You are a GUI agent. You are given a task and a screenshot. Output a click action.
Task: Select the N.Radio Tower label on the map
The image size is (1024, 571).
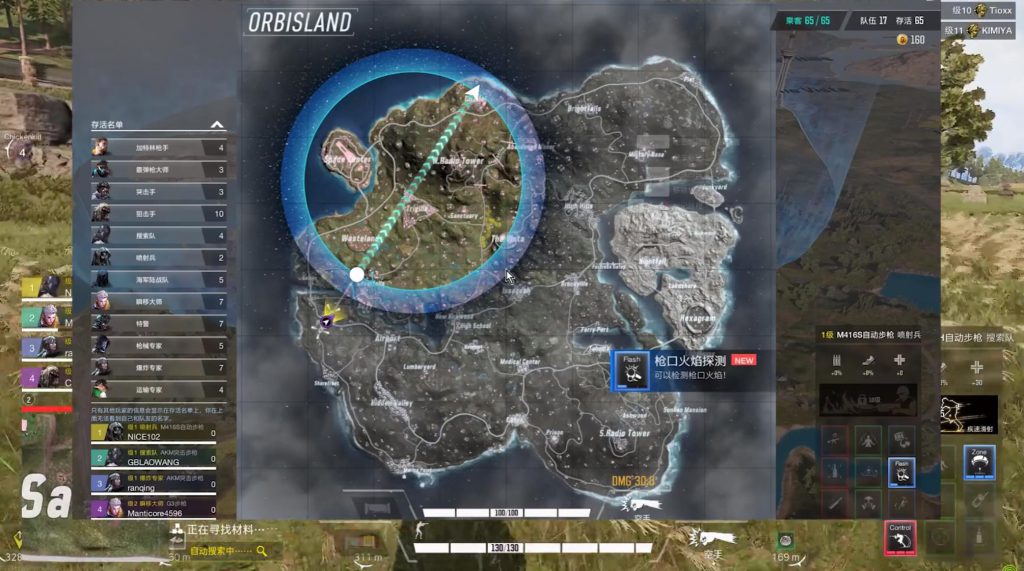[x=461, y=160]
